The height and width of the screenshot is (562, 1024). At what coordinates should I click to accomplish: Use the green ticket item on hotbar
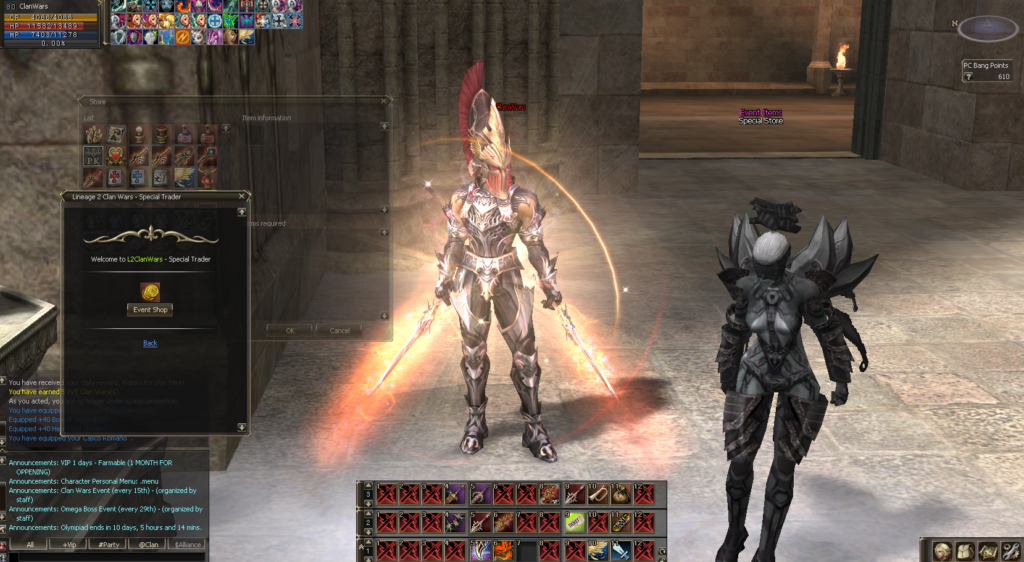(x=576, y=522)
